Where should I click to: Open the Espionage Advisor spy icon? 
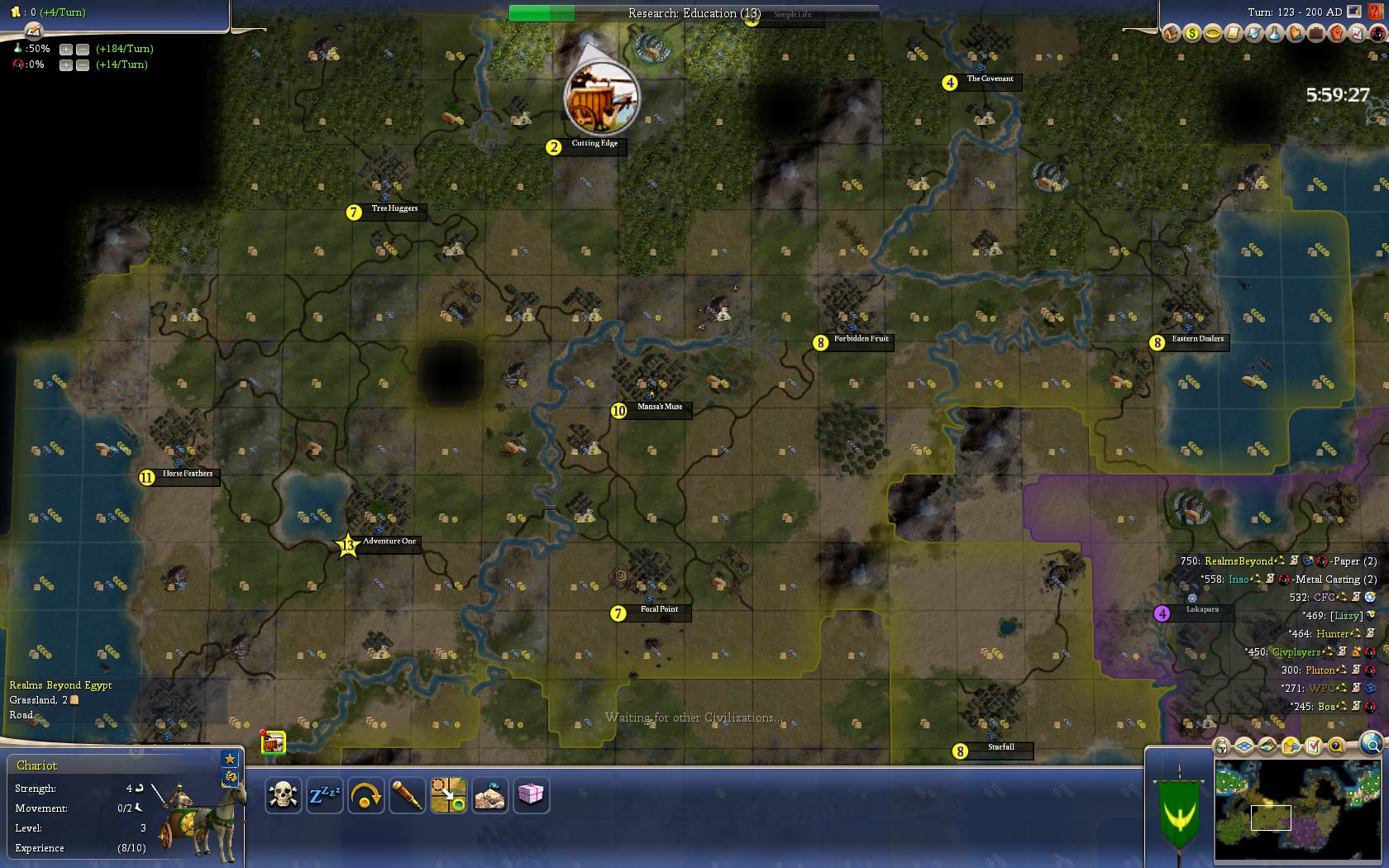coord(1377,33)
